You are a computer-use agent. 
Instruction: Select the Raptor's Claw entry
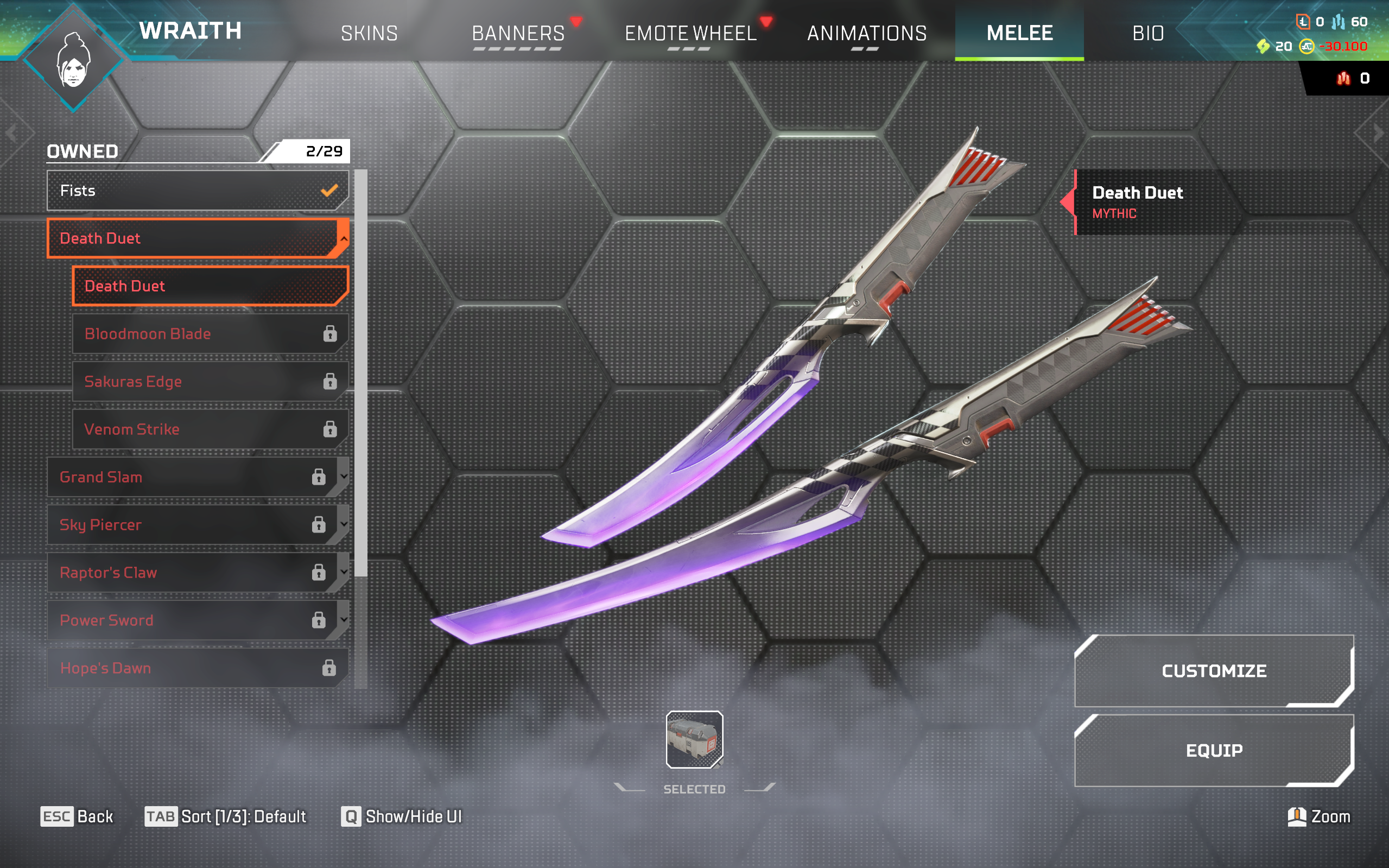click(x=197, y=572)
